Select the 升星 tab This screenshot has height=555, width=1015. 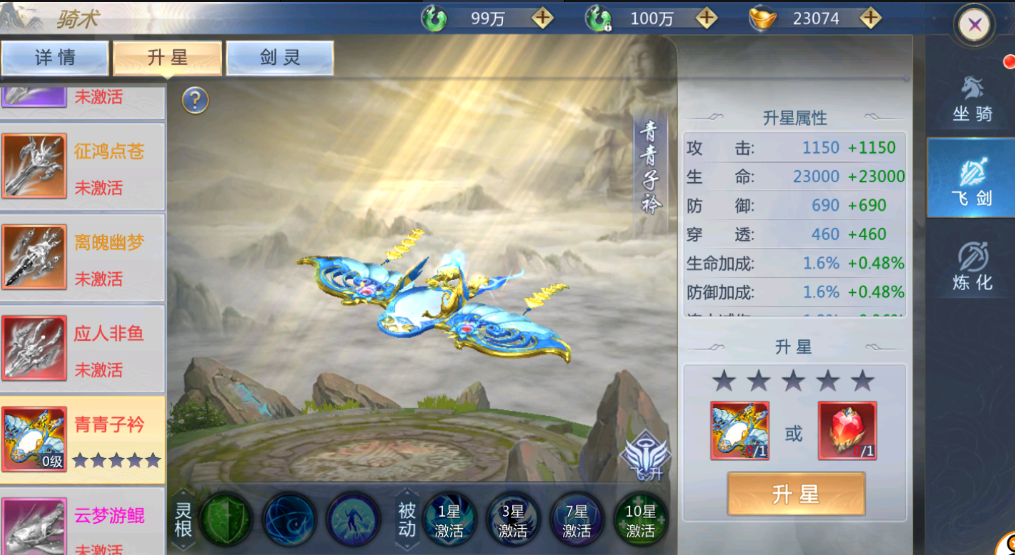(x=167, y=58)
